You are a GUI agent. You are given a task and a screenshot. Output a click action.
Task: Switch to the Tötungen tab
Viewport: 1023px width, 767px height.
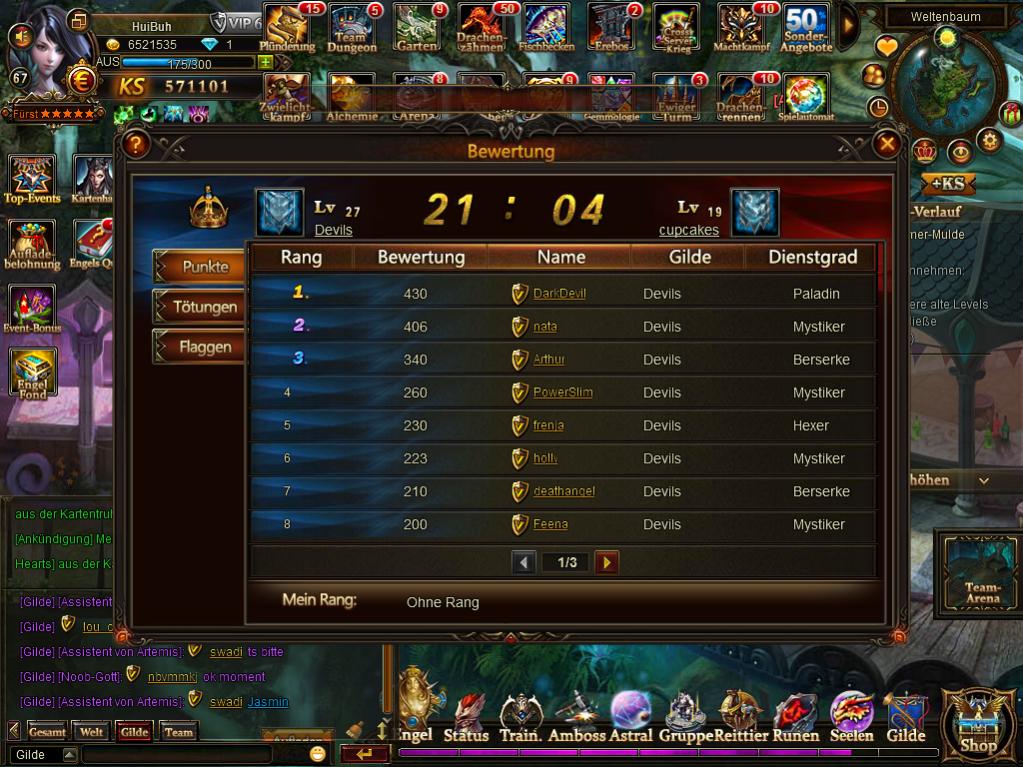(203, 307)
